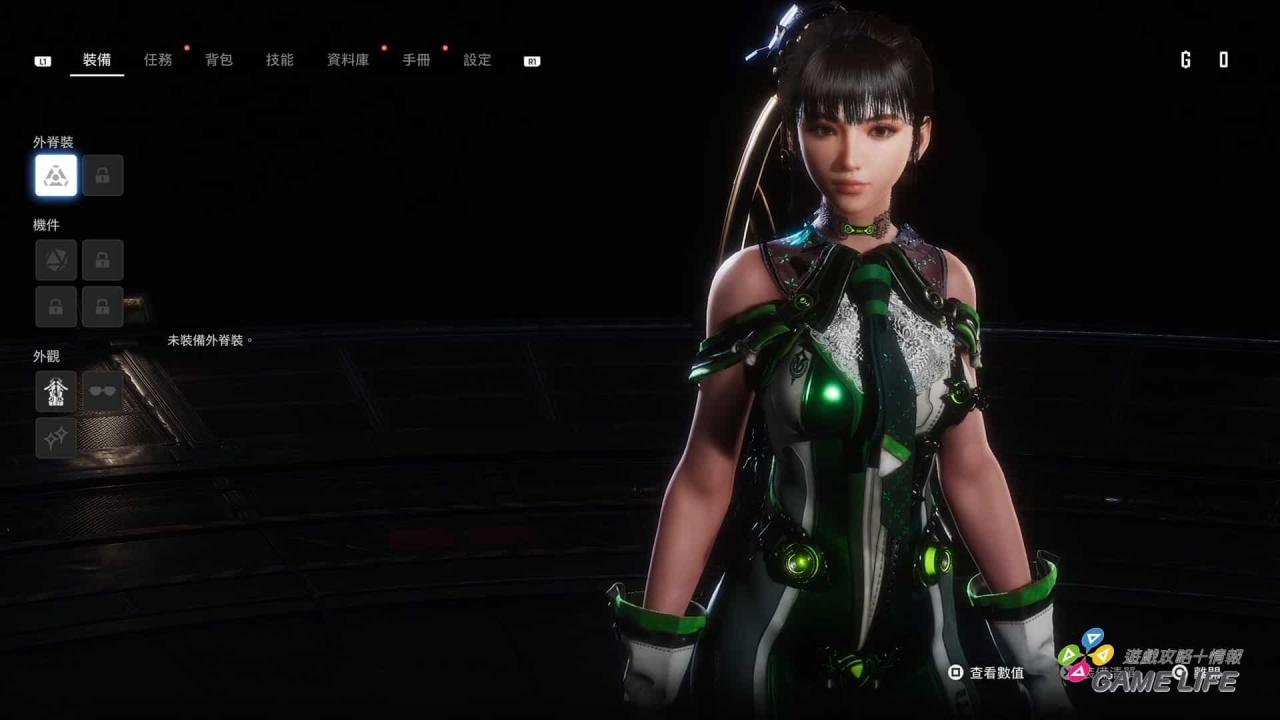Select the glasses appearance slot
This screenshot has width=1280, height=720.
tap(103, 391)
